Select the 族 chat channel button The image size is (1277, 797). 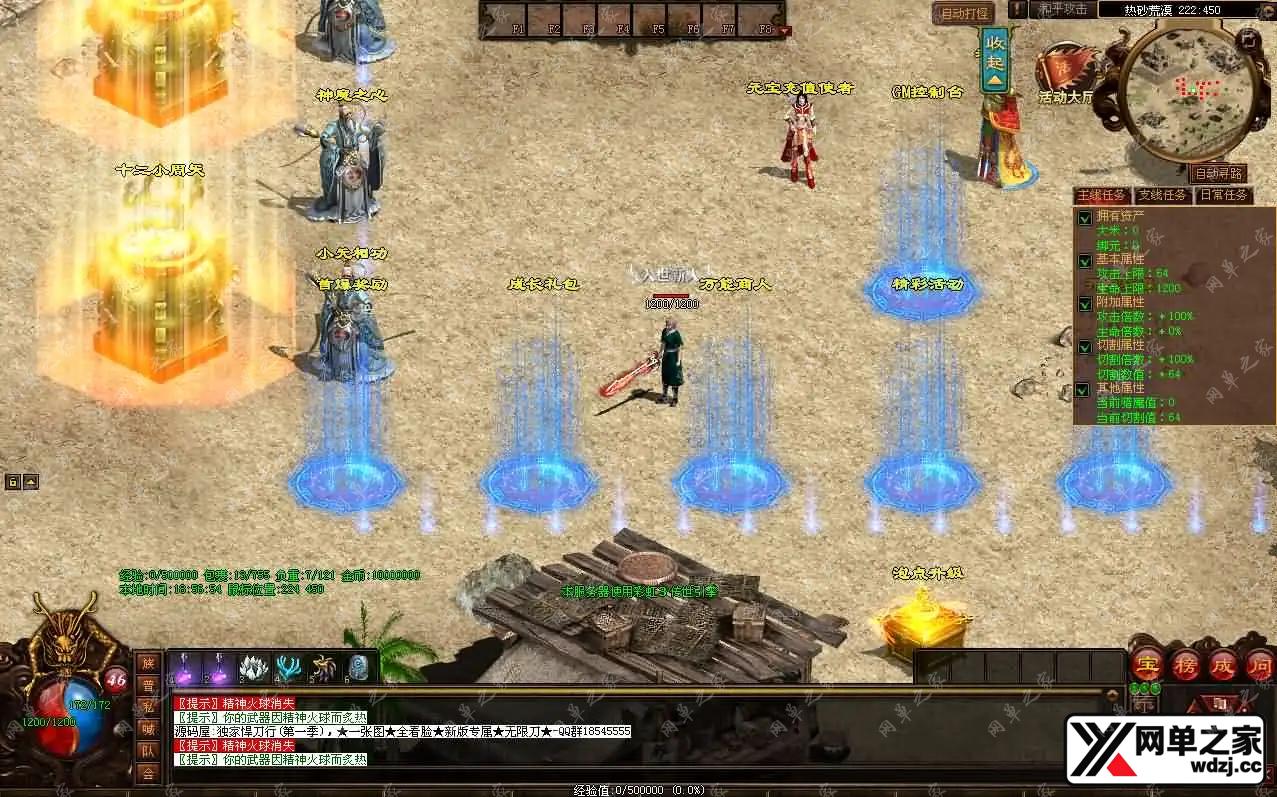coord(148,663)
